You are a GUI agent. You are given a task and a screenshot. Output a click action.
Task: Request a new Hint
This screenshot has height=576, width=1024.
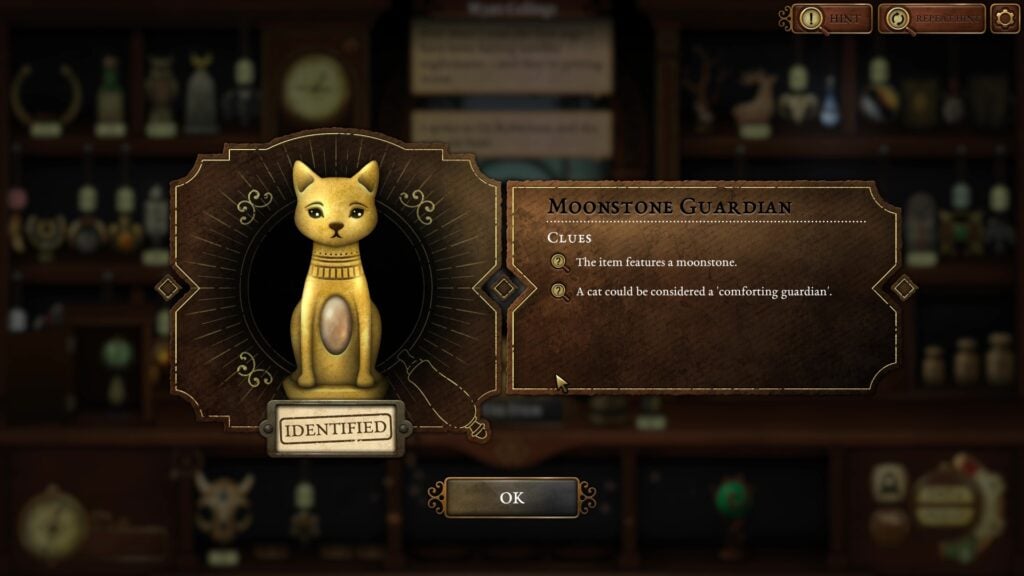coord(832,18)
